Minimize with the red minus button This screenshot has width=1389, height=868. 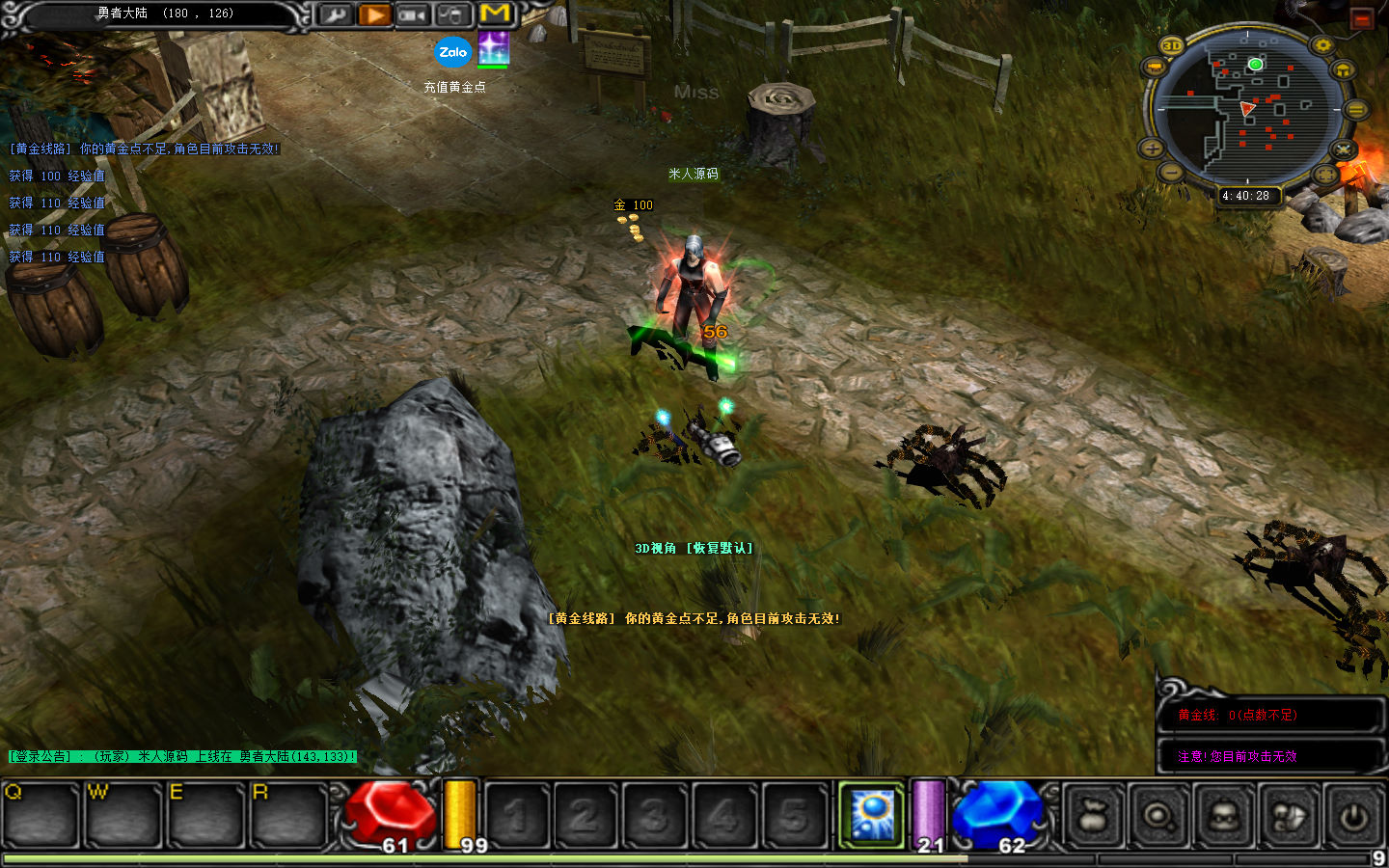[x=1361, y=18]
